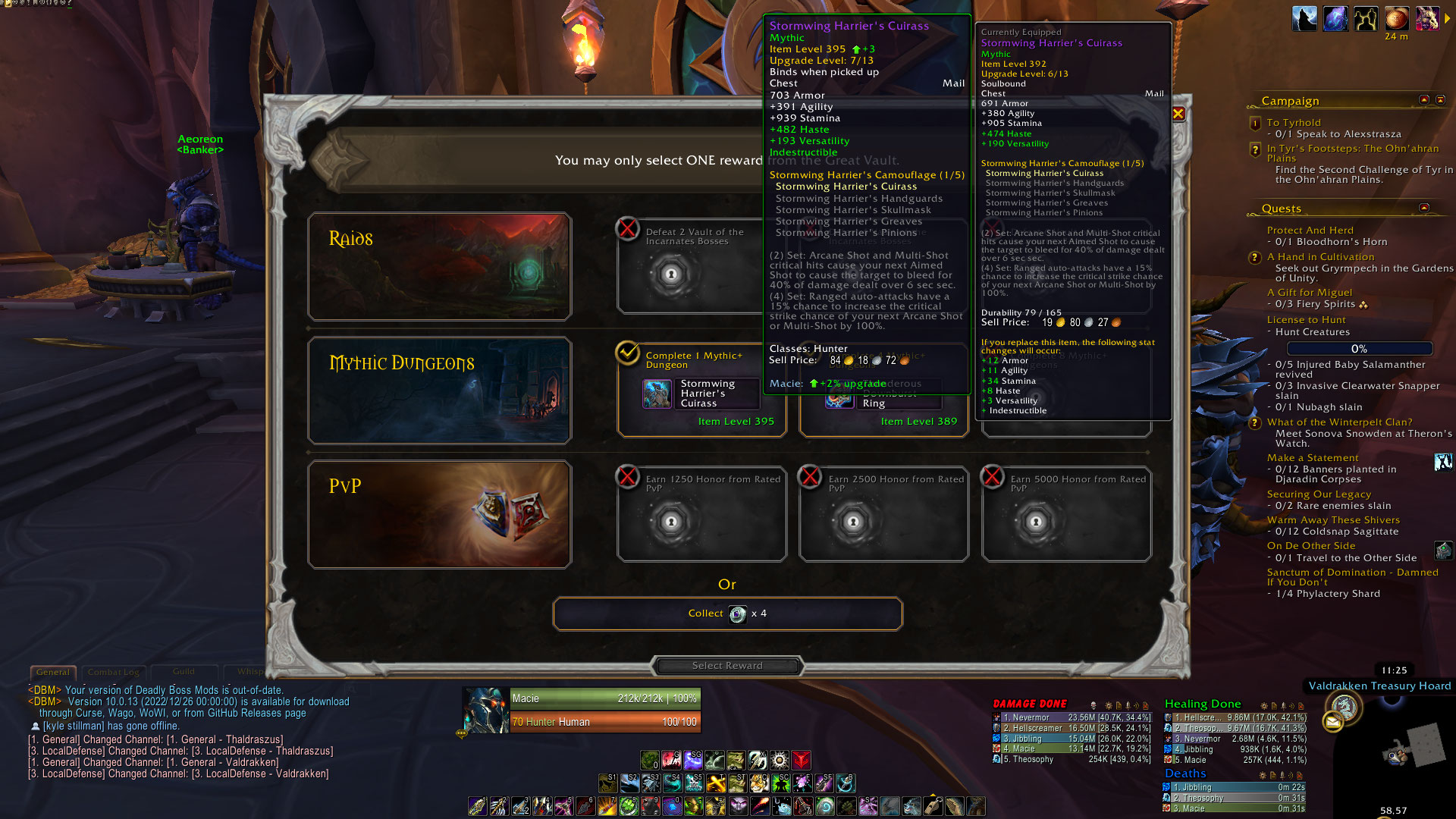The image size is (1456, 819).
Task: Select the Stormwing Harrier's Cuirass reward
Action: pos(701,395)
